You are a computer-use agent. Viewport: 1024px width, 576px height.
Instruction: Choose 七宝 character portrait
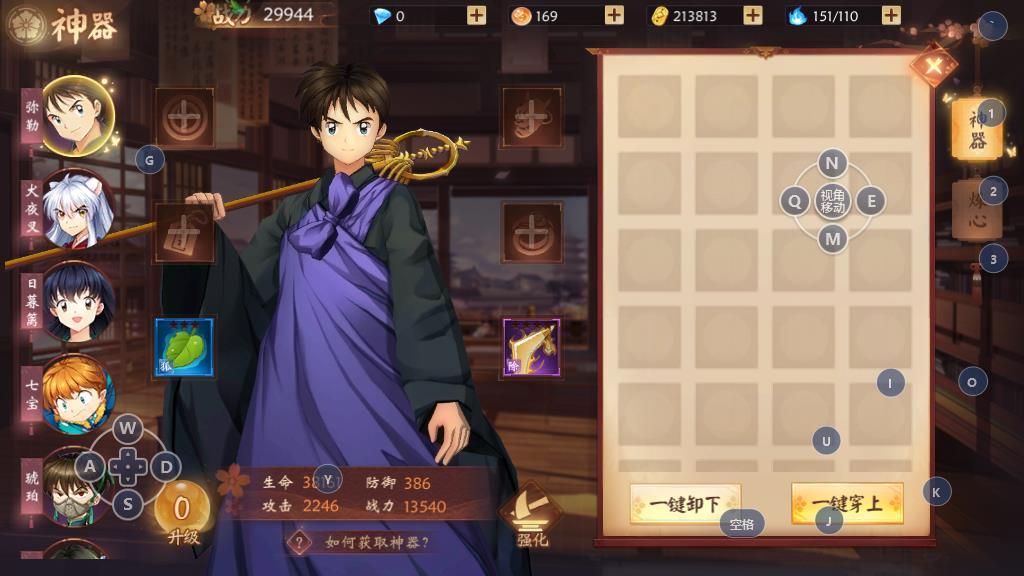[x=77, y=394]
